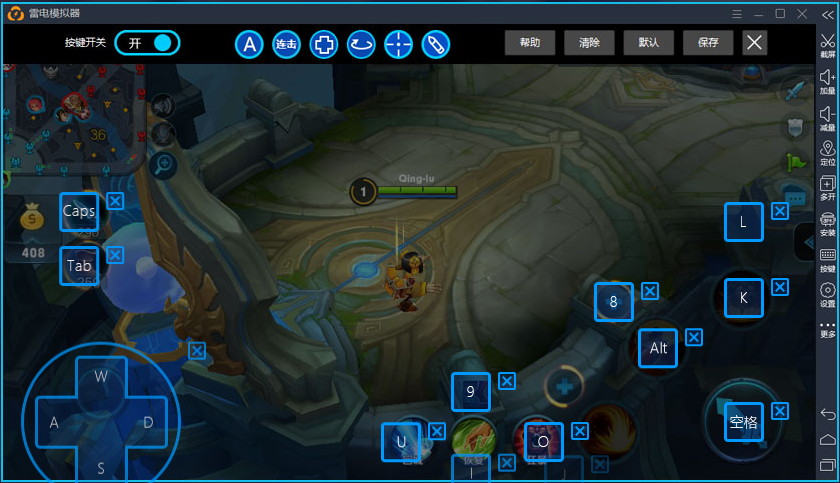Remove the 8 key binding
The width and height of the screenshot is (840, 483).
650,291
